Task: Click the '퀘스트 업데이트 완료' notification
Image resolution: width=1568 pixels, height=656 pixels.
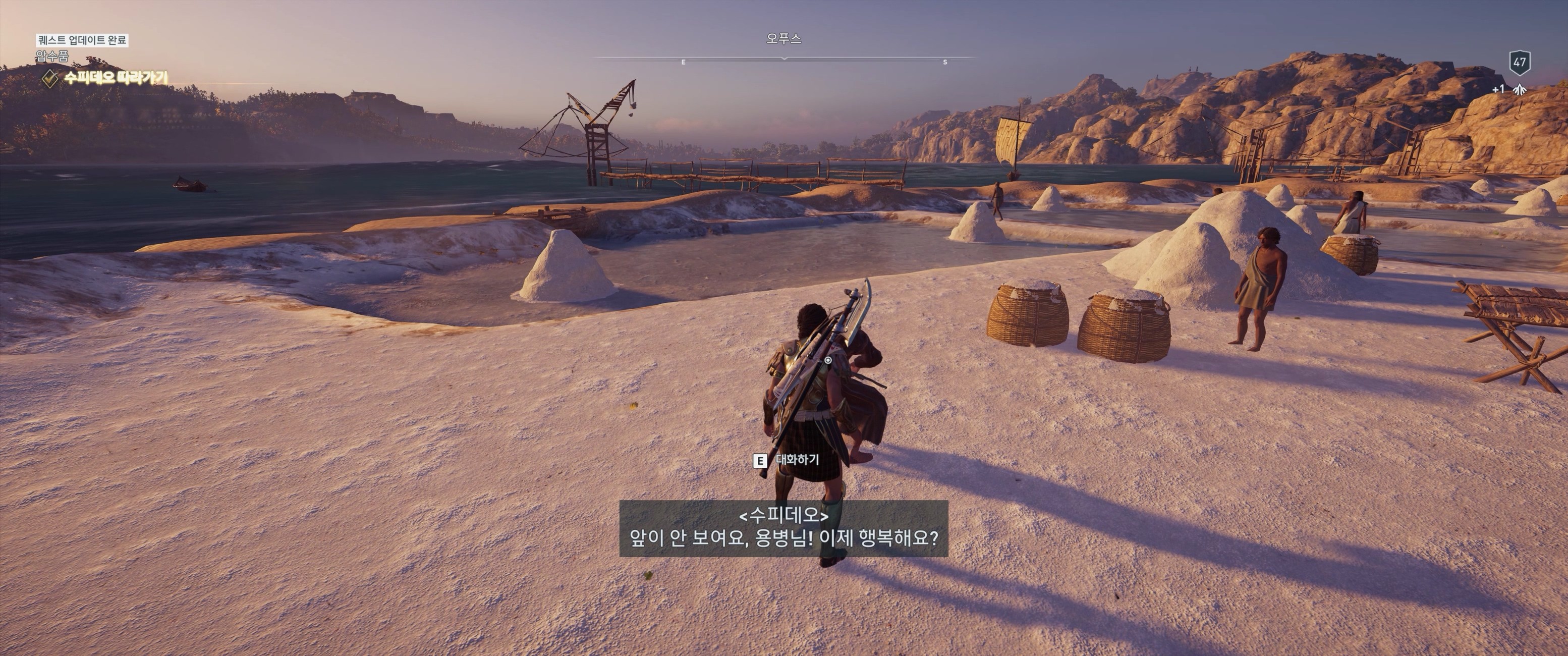Action: click(82, 40)
